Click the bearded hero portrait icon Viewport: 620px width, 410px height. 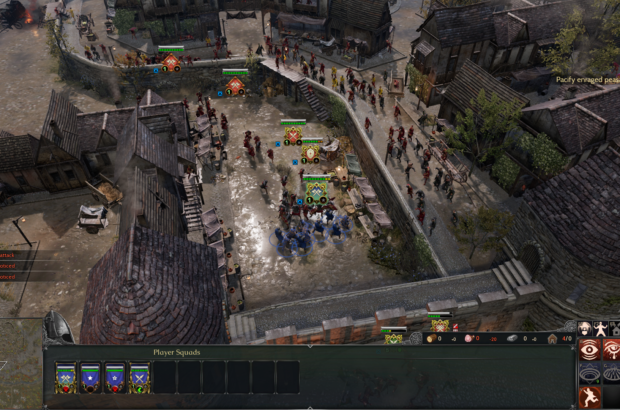pos(584,328)
